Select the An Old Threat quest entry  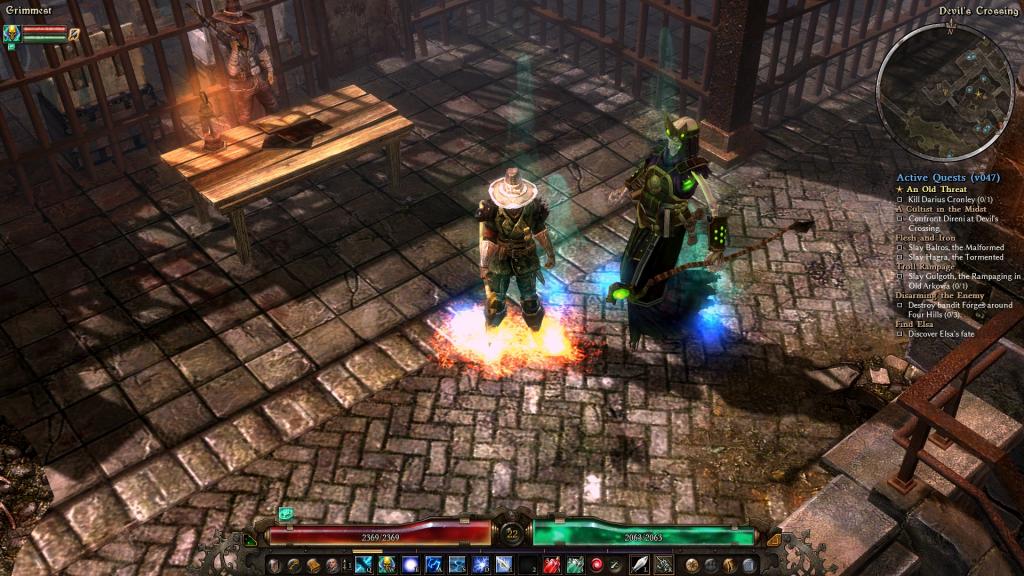[938, 189]
